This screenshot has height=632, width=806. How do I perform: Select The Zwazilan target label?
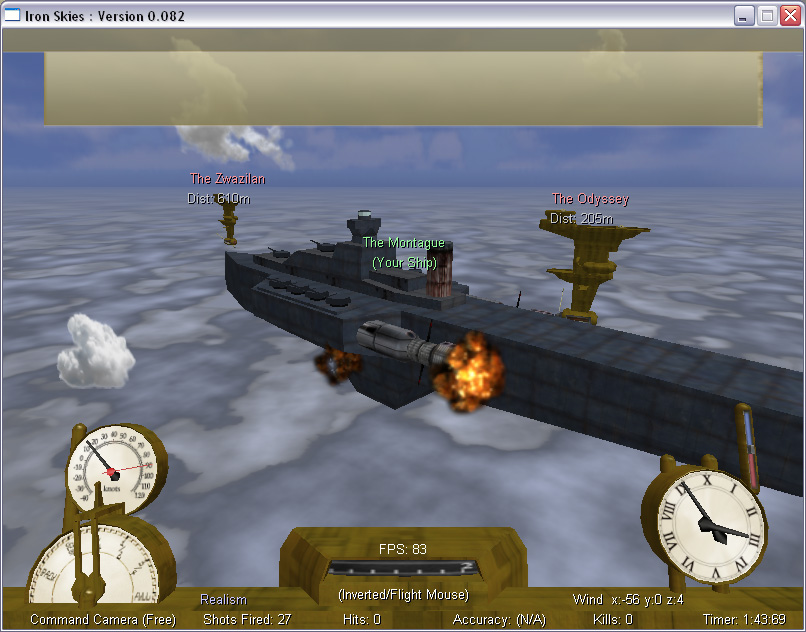228,179
